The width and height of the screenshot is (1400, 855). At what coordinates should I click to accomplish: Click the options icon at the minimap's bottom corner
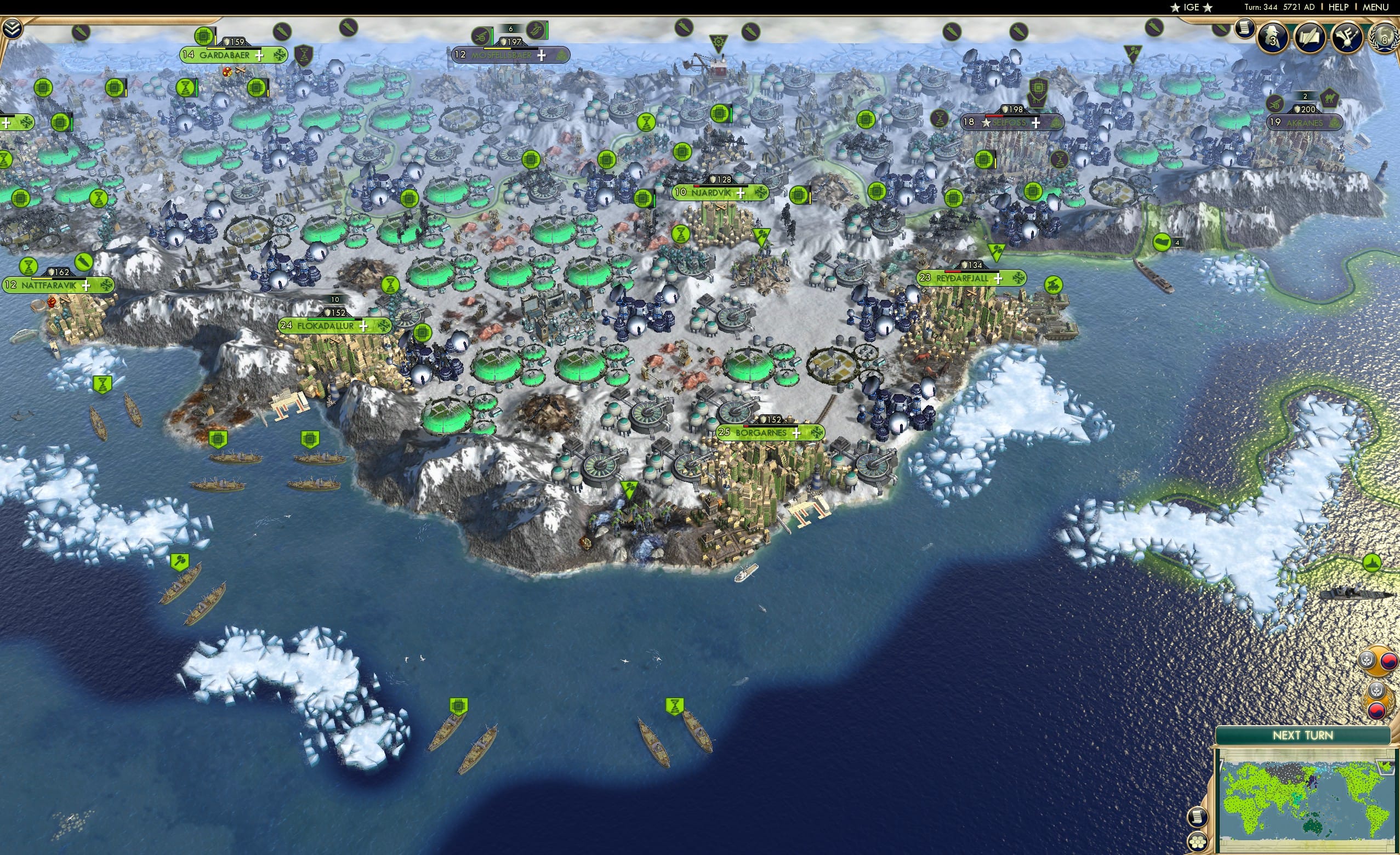tap(1198, 842)
